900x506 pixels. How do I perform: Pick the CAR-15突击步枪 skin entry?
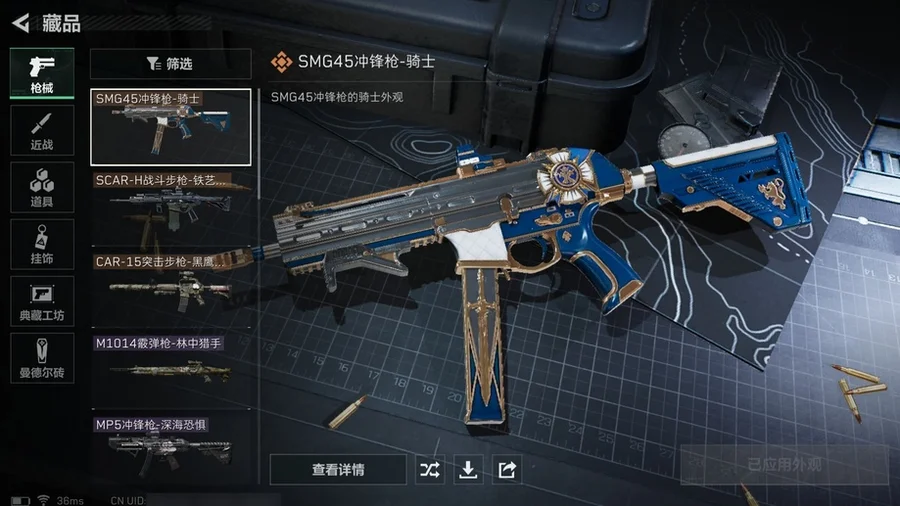coord(170,288)
